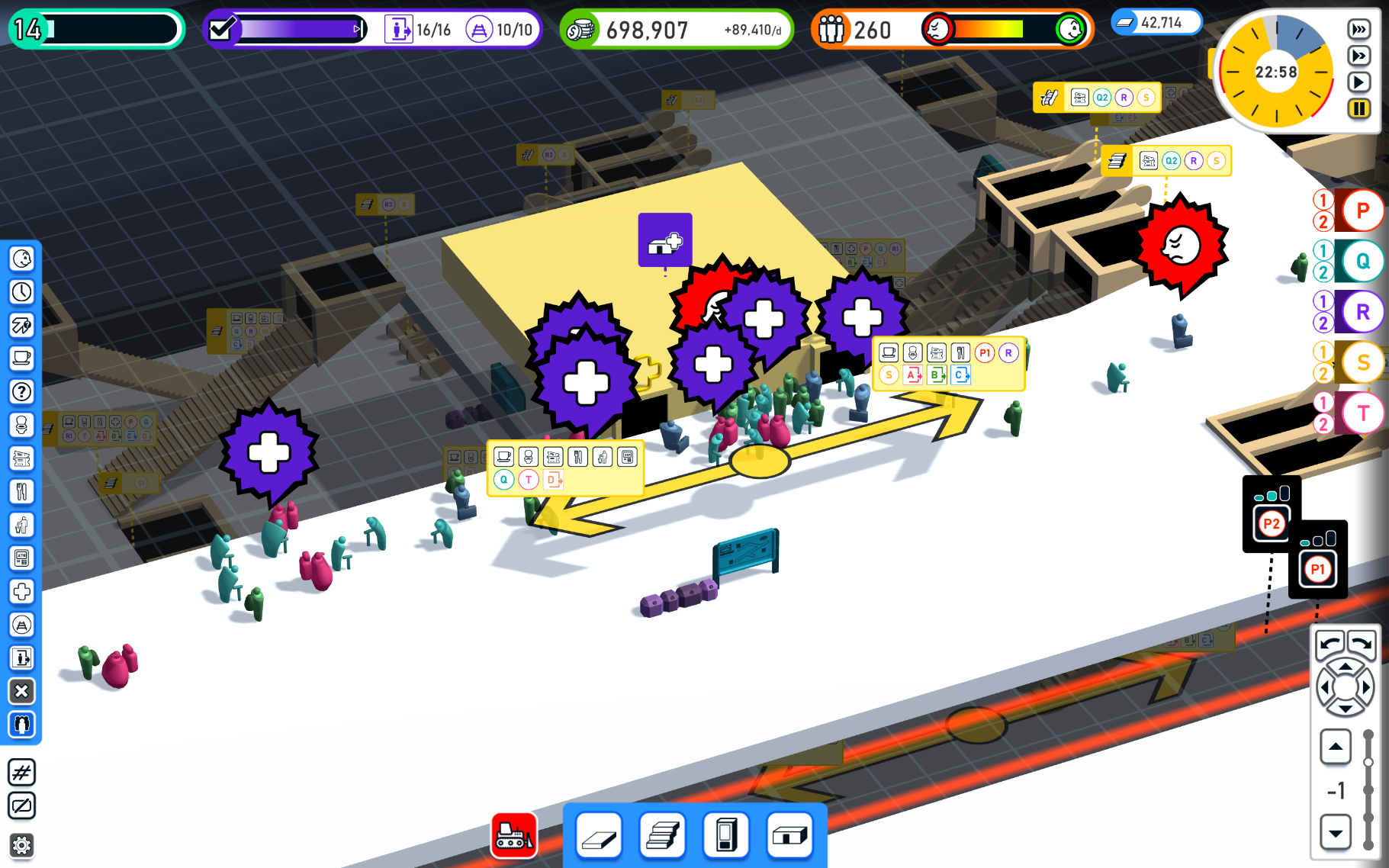
Task: Select the staircase build tool
Action: (x=662, y=836)
